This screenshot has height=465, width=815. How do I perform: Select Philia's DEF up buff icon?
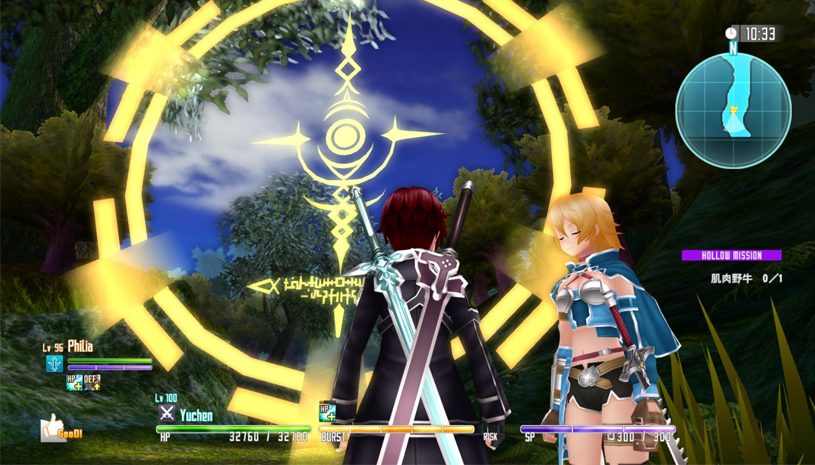click(91, 381)
